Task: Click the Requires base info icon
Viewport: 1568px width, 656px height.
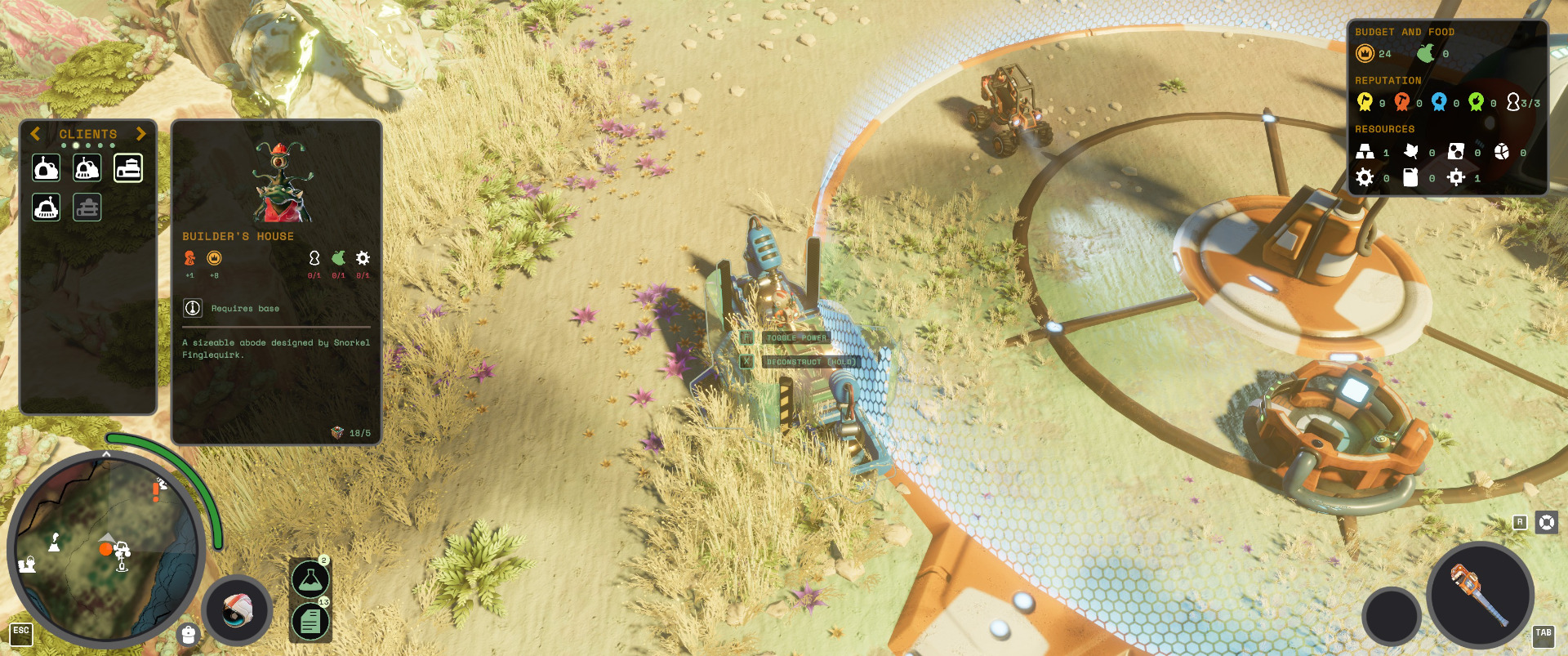Action: [193, 308]
